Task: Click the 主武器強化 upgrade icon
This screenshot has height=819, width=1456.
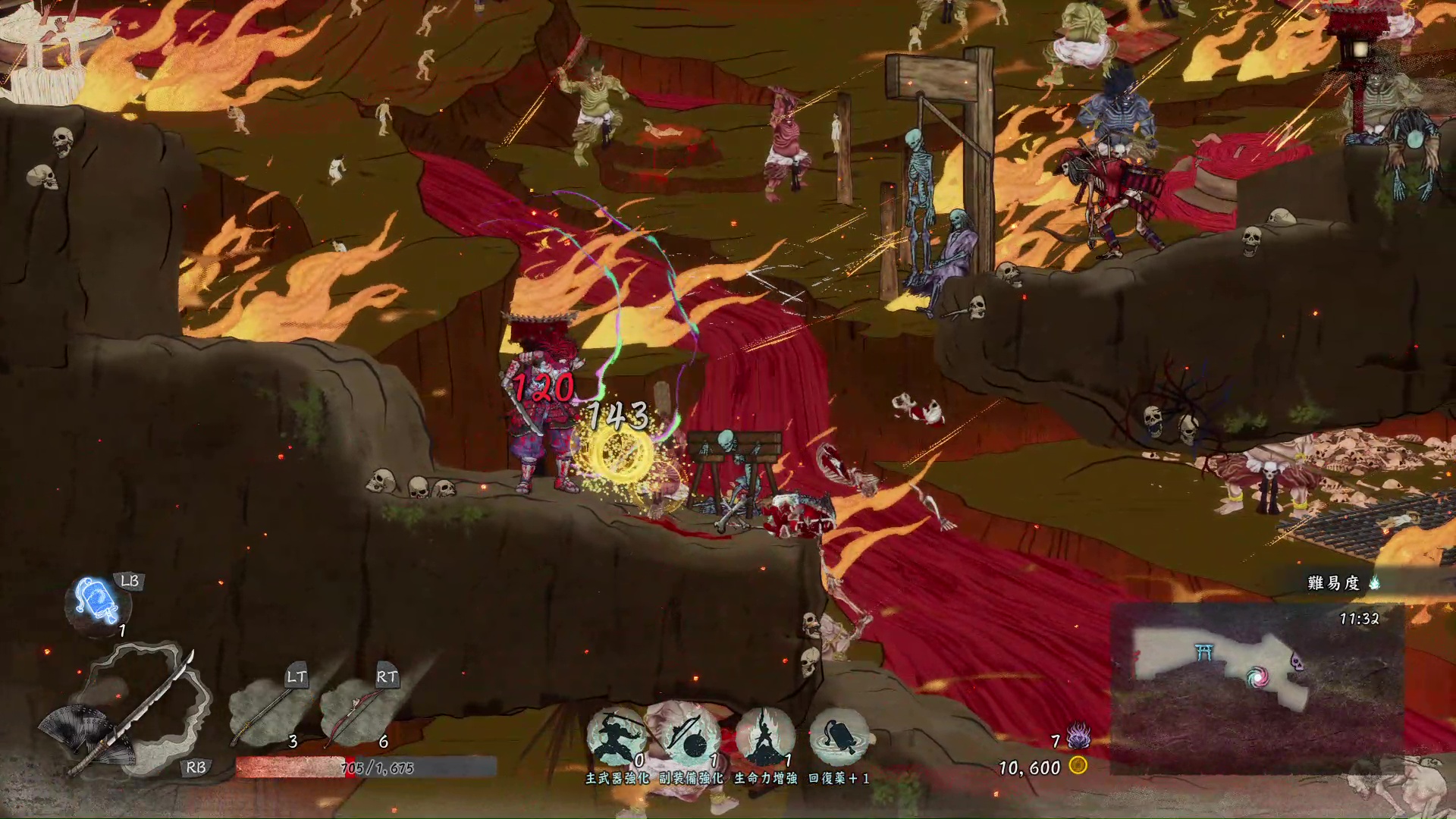Action: tap(617, 737)
